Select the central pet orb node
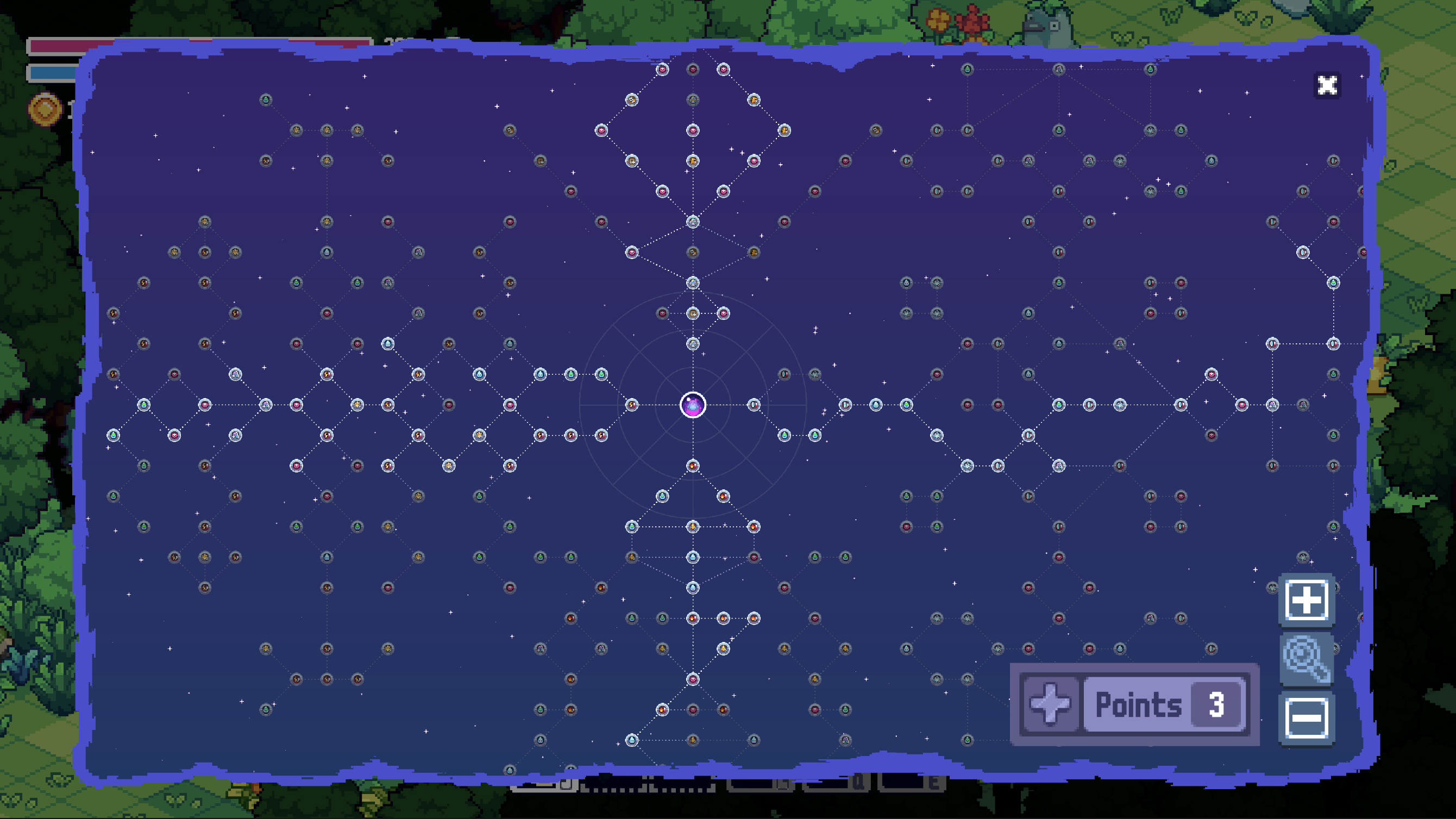 click(x=693, y=405)
